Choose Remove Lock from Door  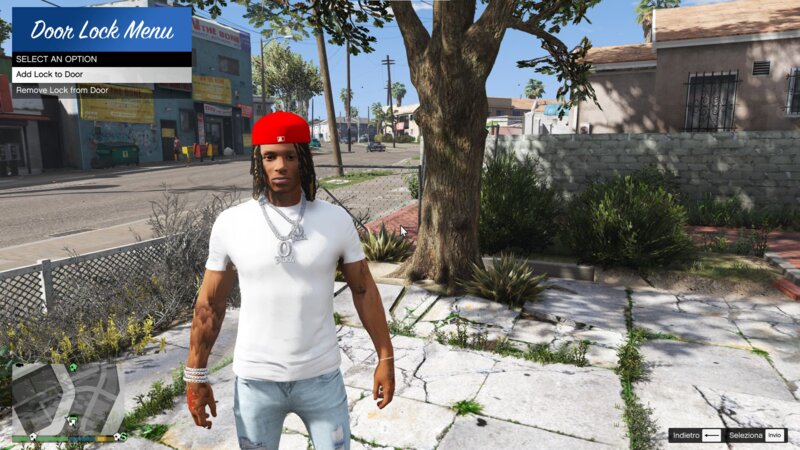(100, 90)
